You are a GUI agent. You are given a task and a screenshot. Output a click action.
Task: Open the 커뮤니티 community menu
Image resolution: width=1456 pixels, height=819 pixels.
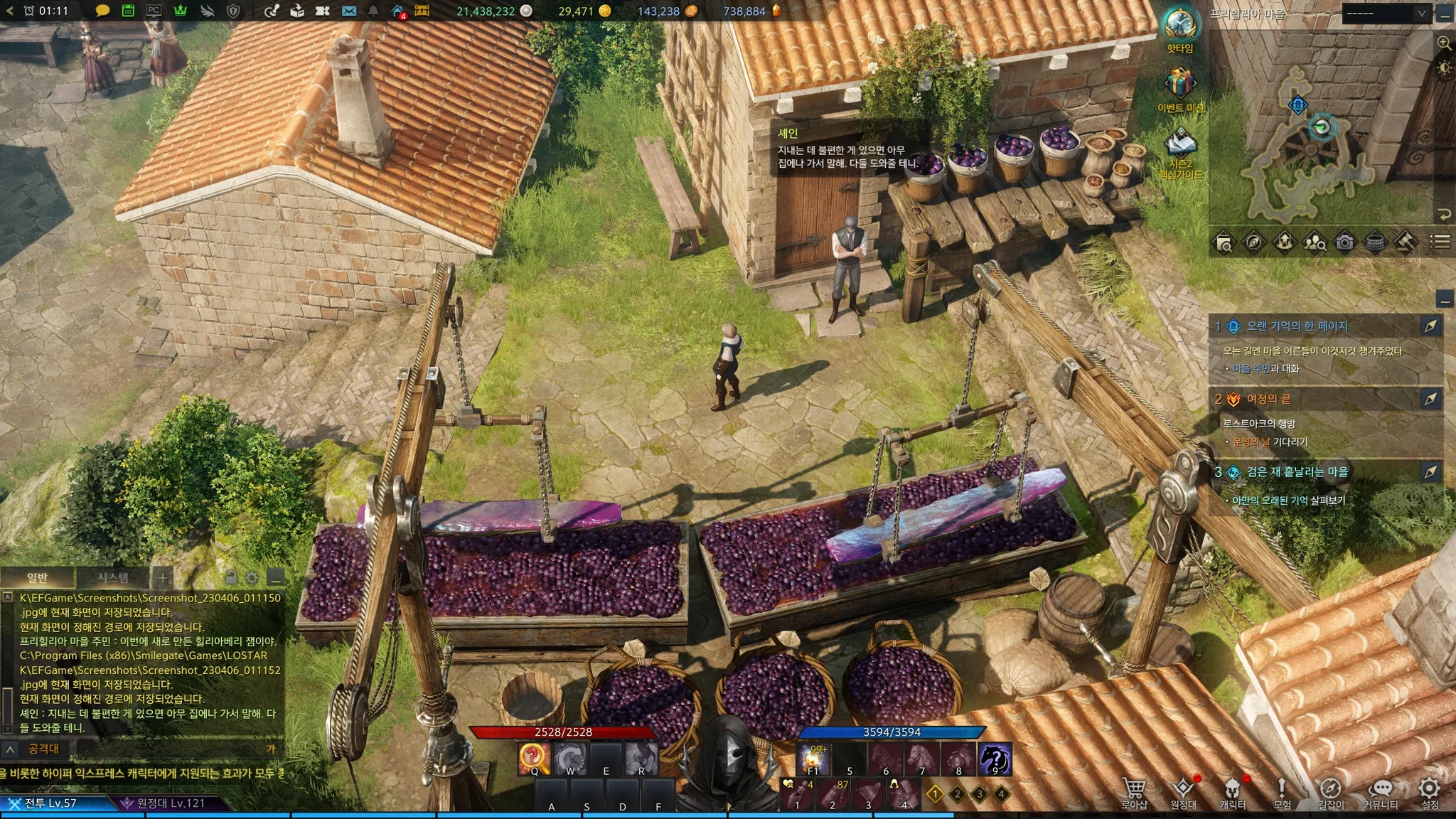[1380, 791]
